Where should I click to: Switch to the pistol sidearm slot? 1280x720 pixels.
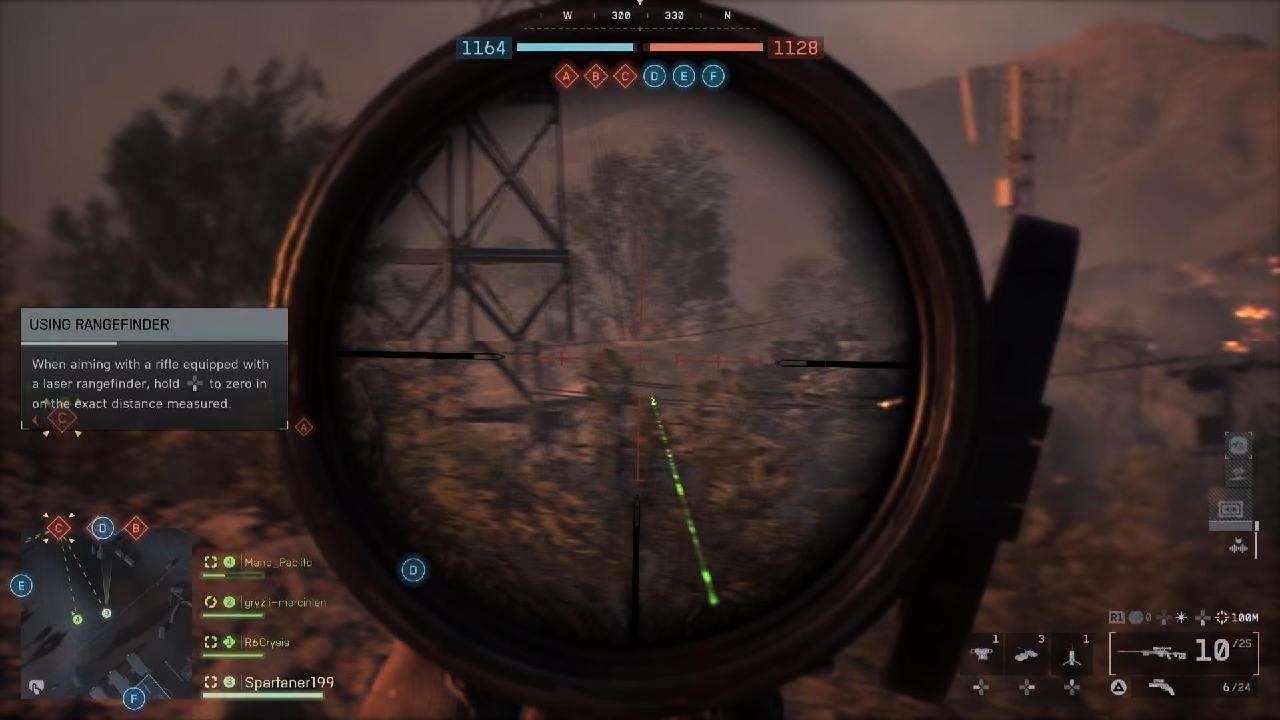[1162, 686]
